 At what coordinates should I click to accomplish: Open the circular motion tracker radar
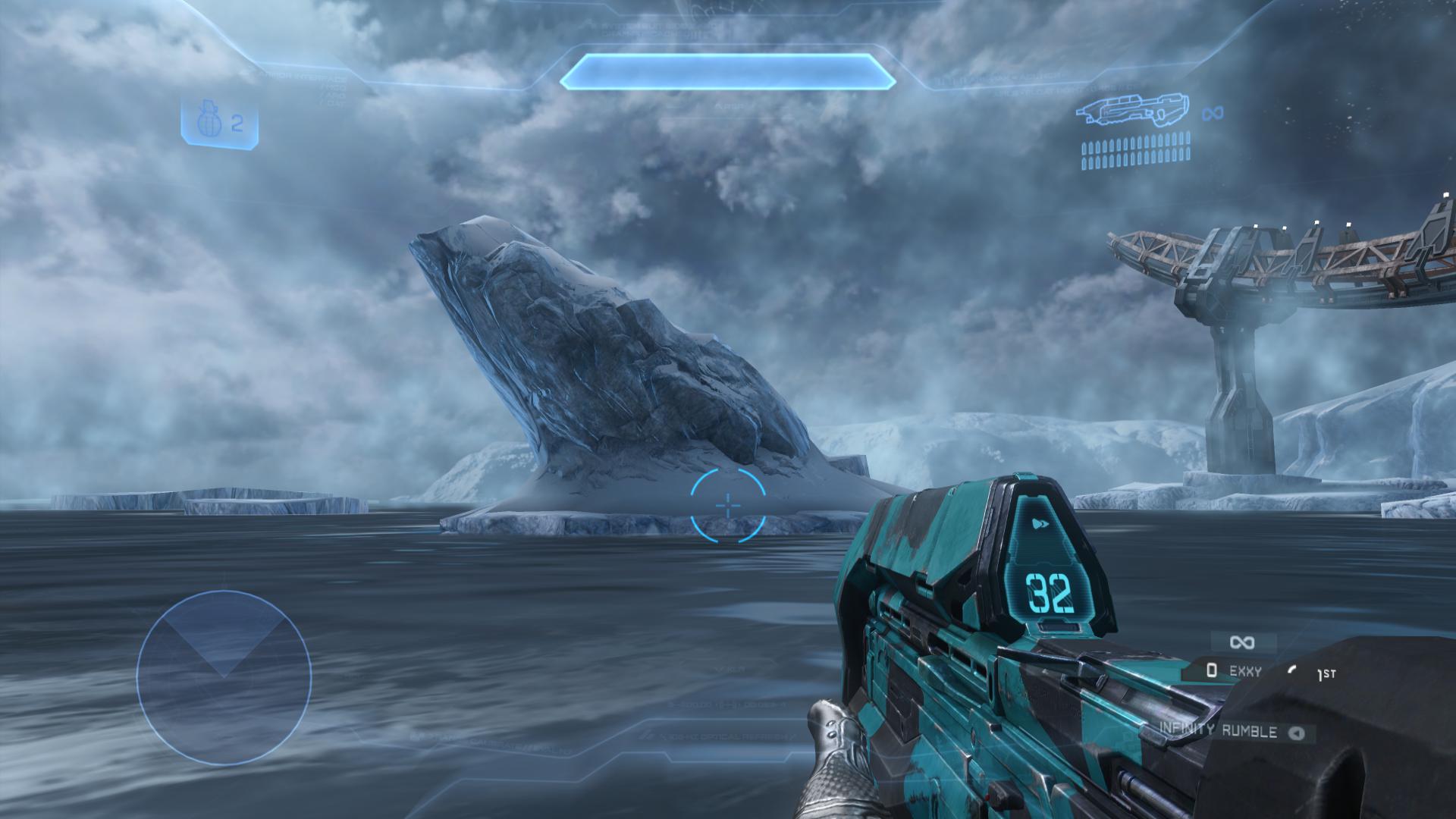tap(224, 678)
